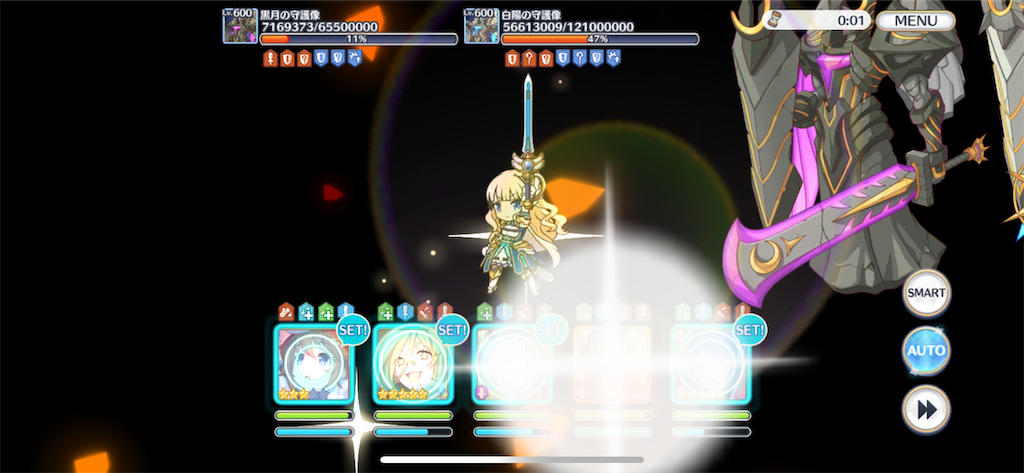Choose the blonde five-star character card

(x=412, y=364)
